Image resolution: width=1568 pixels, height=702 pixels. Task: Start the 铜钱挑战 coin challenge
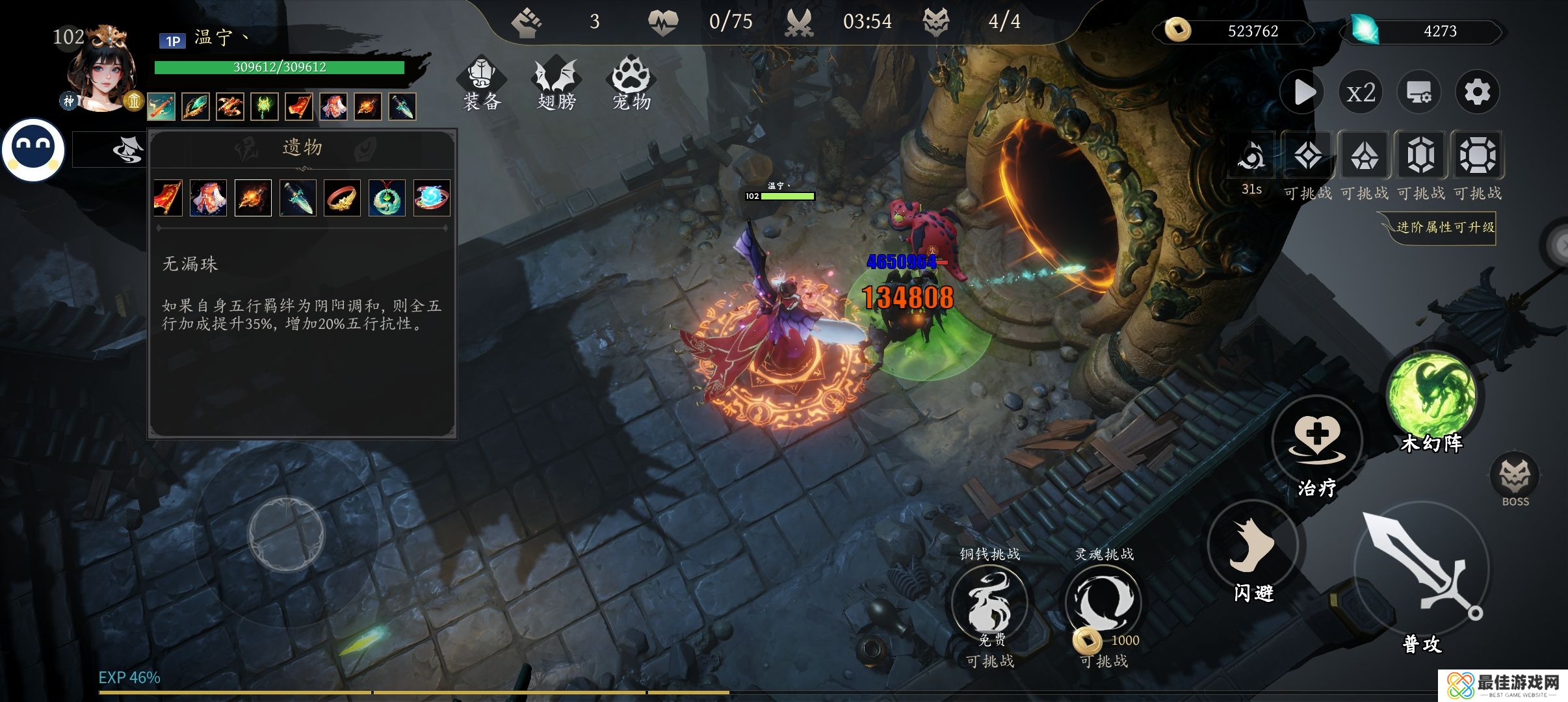tap(989, 601)
